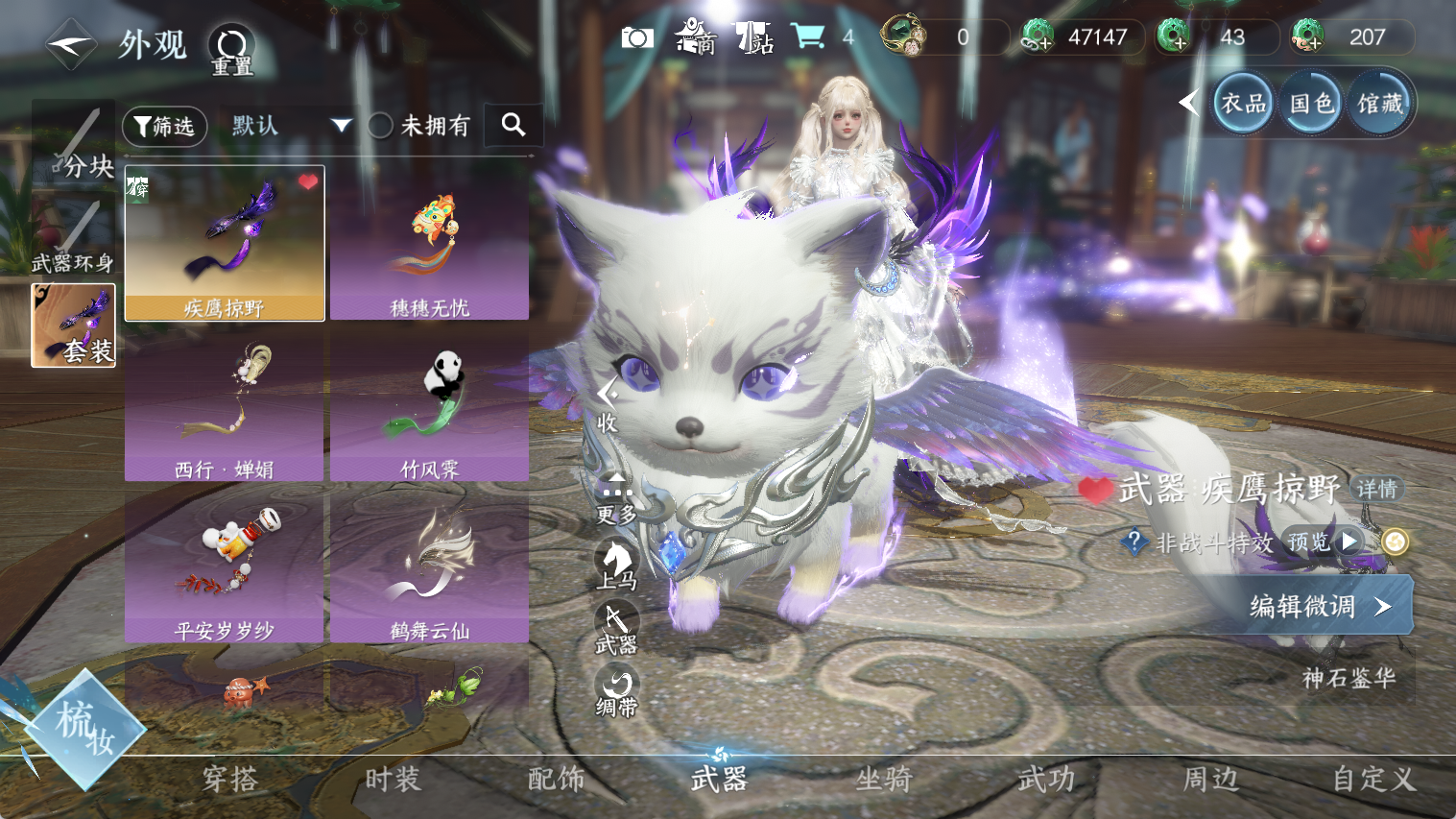
Task: Open the 坐骑 mount tab
Action: 883,779
